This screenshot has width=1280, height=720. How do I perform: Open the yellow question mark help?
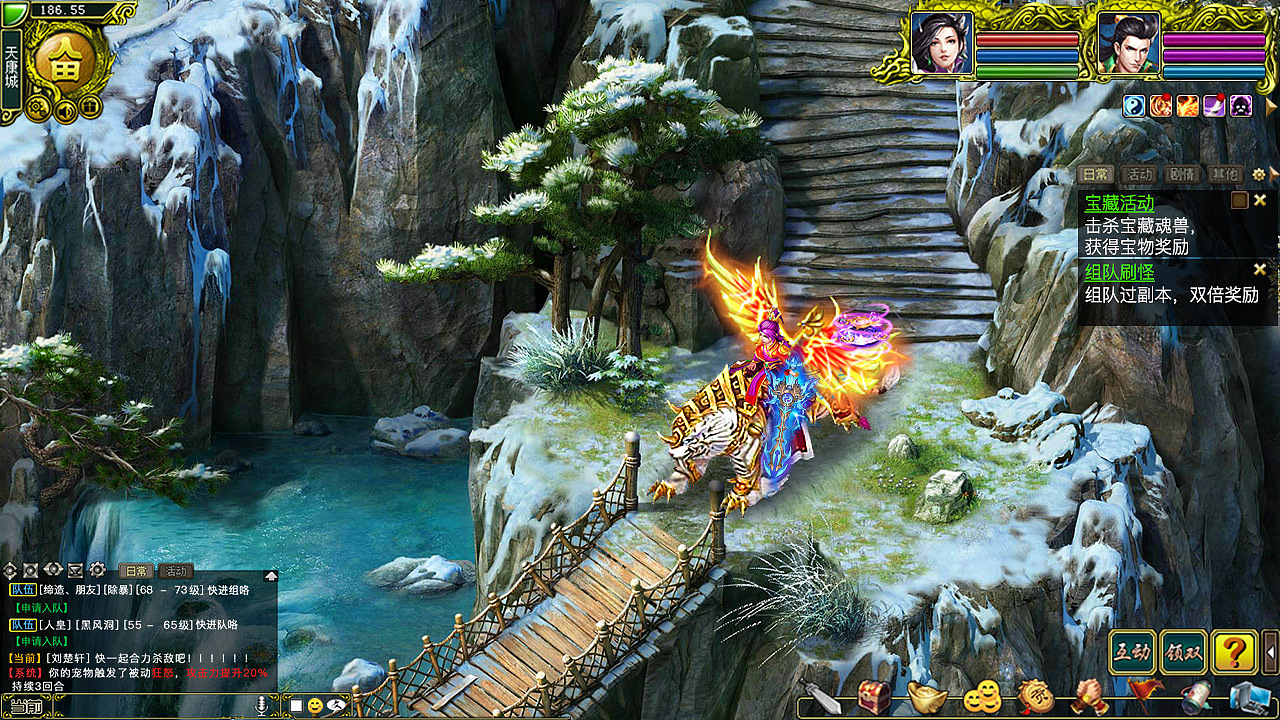point(1235,653)
